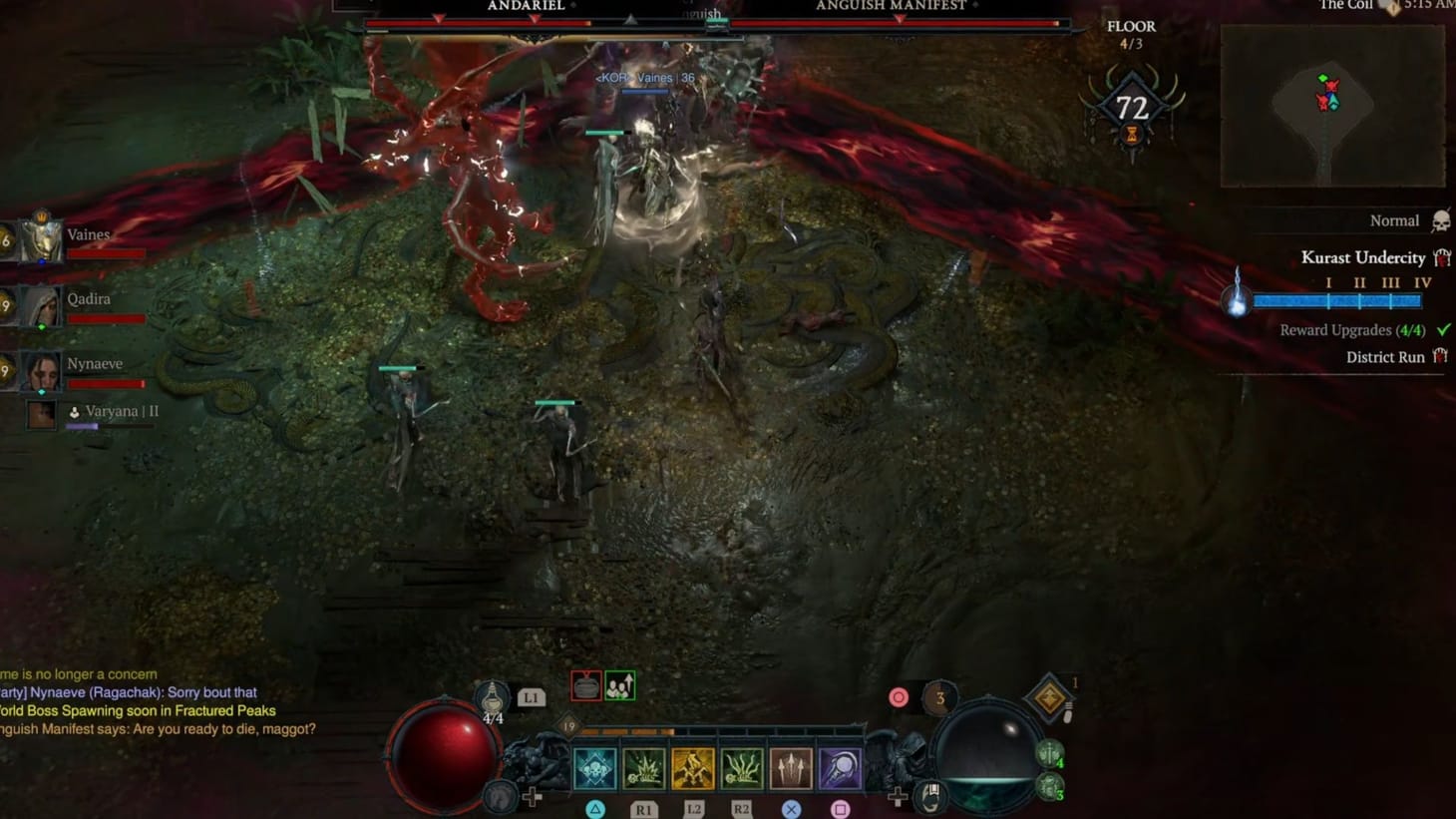Click the level 72 dungeon tier emblem
The width and height of the screenshot is (1456, 819).
[x=1132, y=105]
